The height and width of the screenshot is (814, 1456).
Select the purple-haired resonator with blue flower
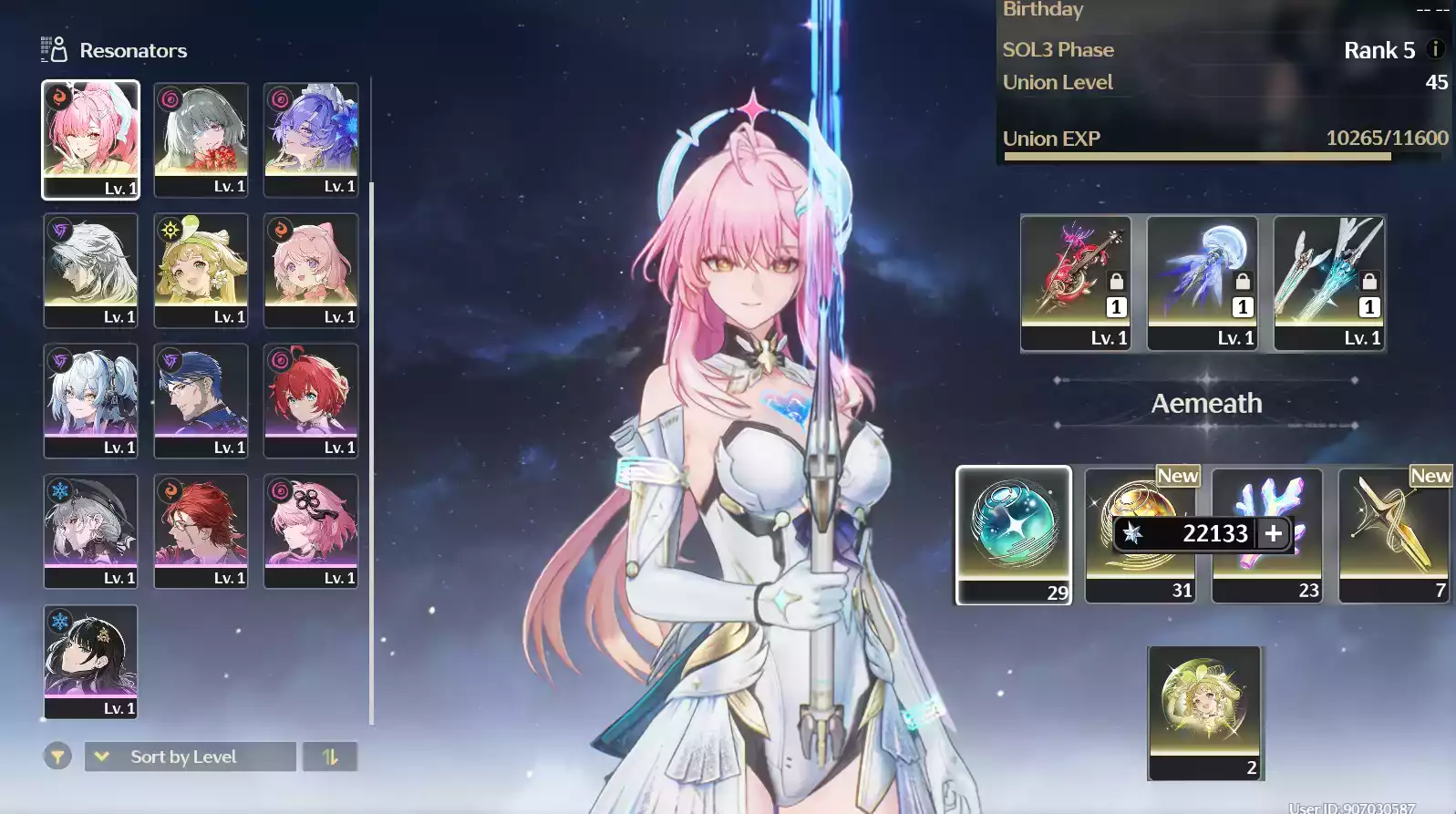pyautogui.click(x=311, y=139)
